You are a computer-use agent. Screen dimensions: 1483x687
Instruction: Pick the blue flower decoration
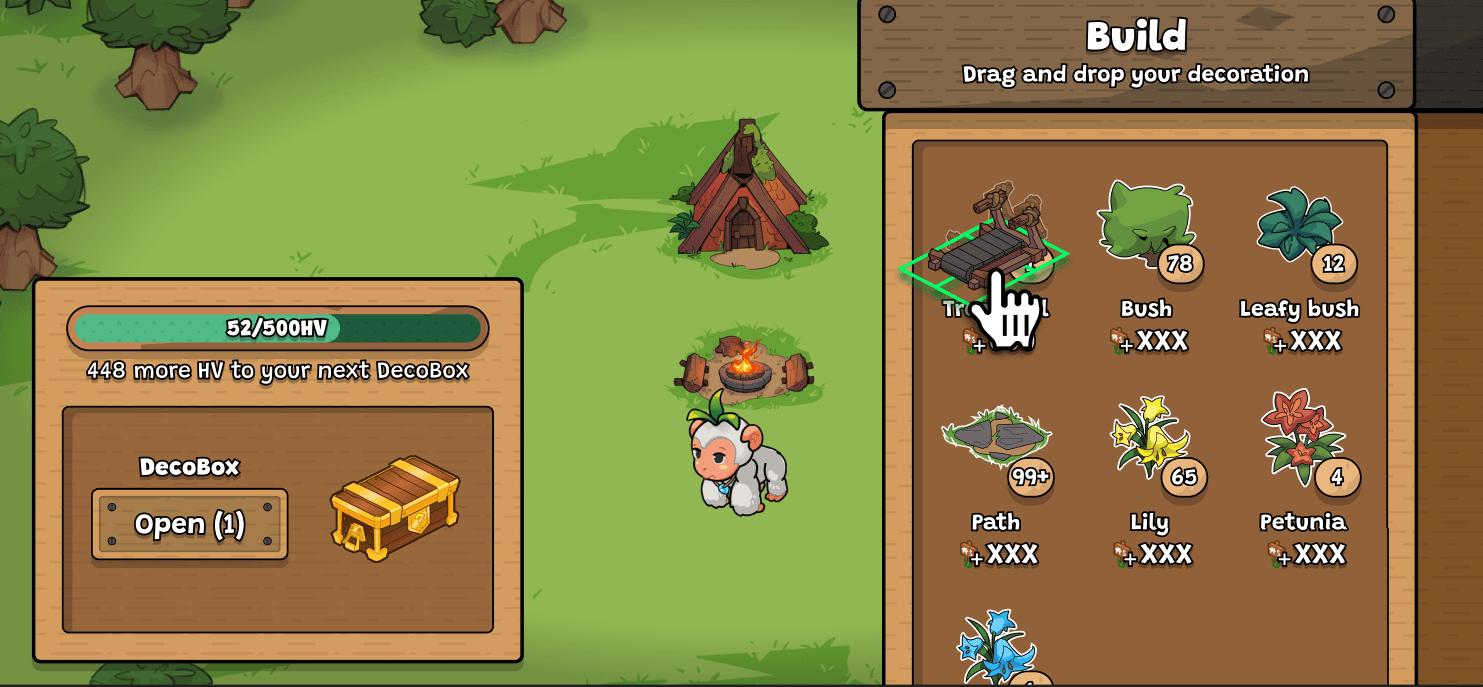coord(995,647)
